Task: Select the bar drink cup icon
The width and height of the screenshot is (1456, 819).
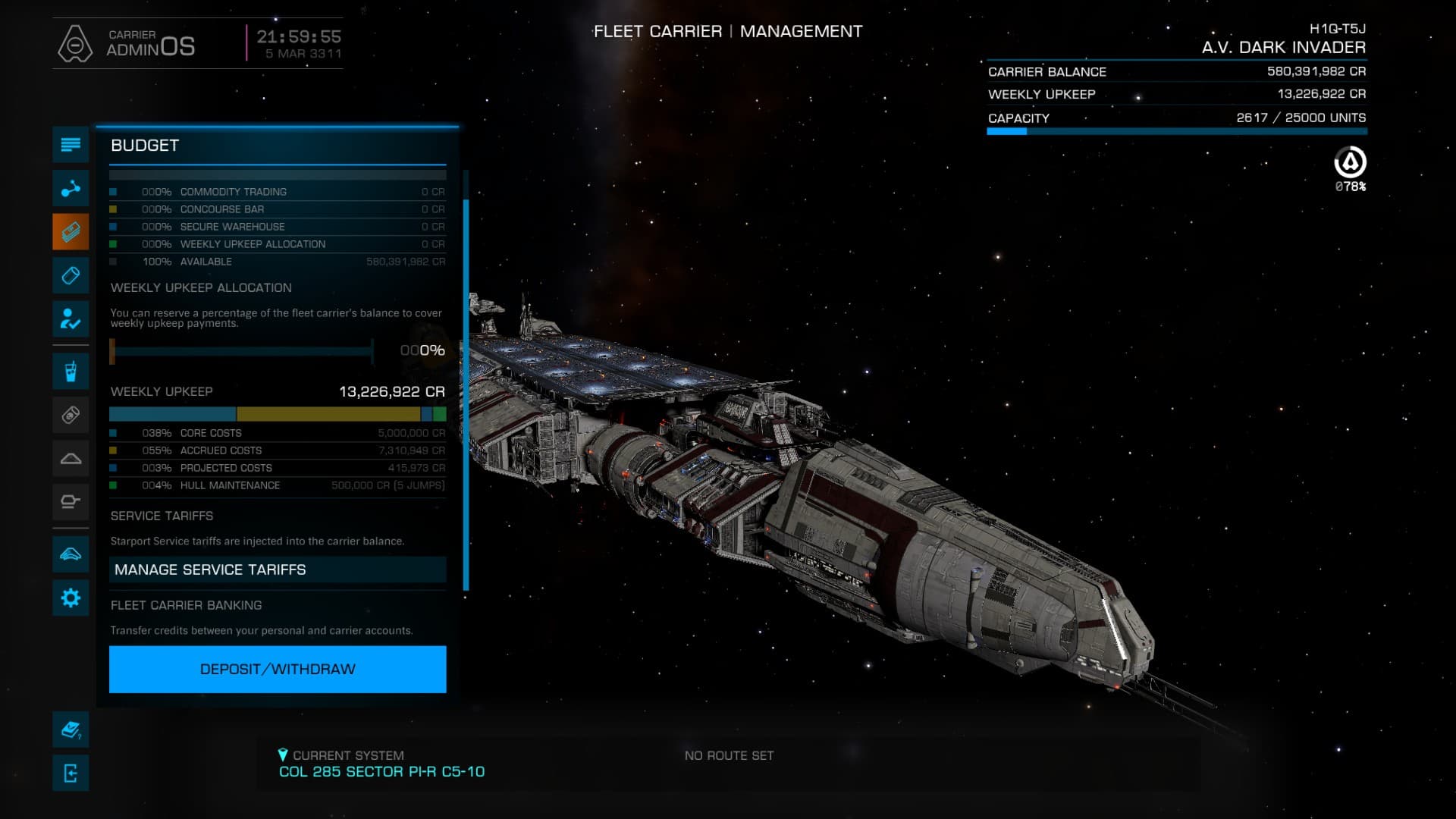Action: [x=71, y=372]
